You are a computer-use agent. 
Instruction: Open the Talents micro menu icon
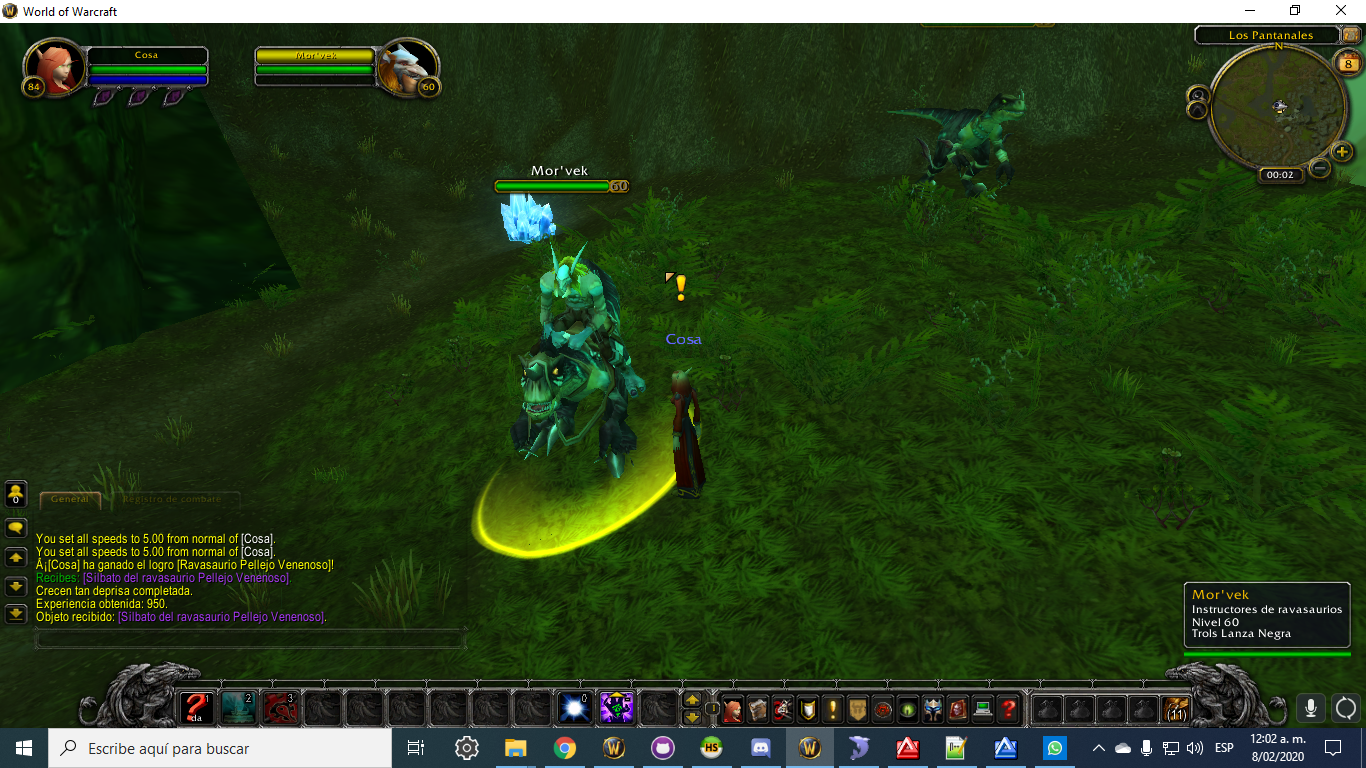pyautogui.click(x=783, y=708)
